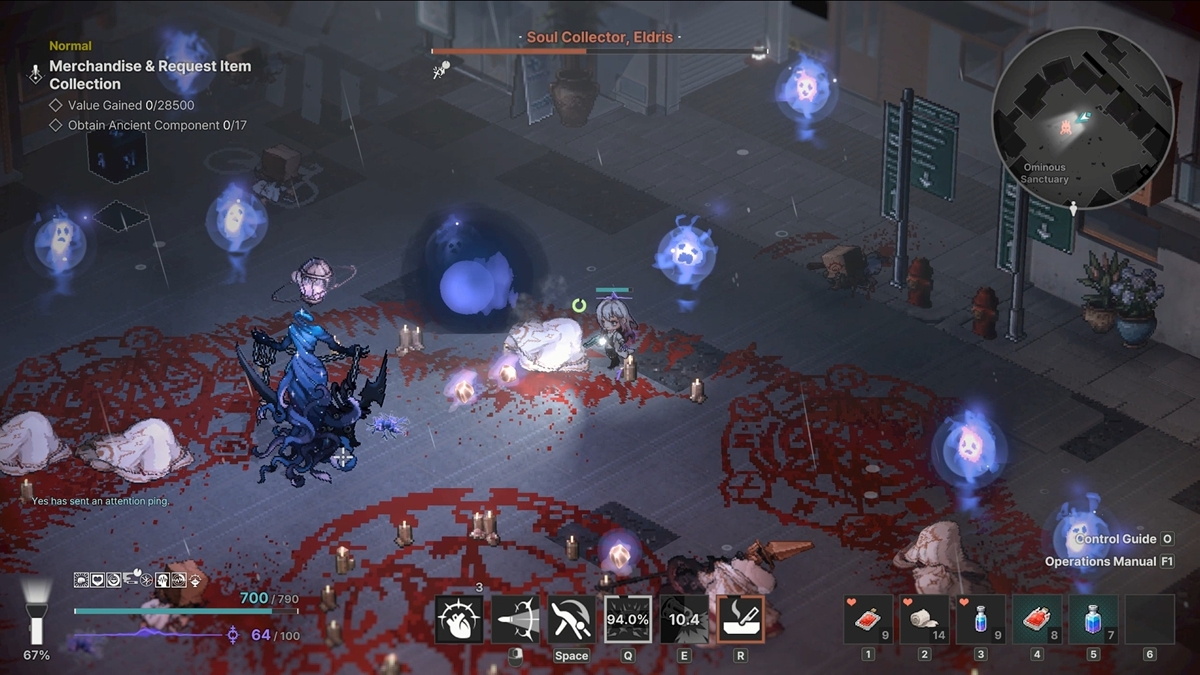Select the bullet shot attack icon

click(516, 620)
